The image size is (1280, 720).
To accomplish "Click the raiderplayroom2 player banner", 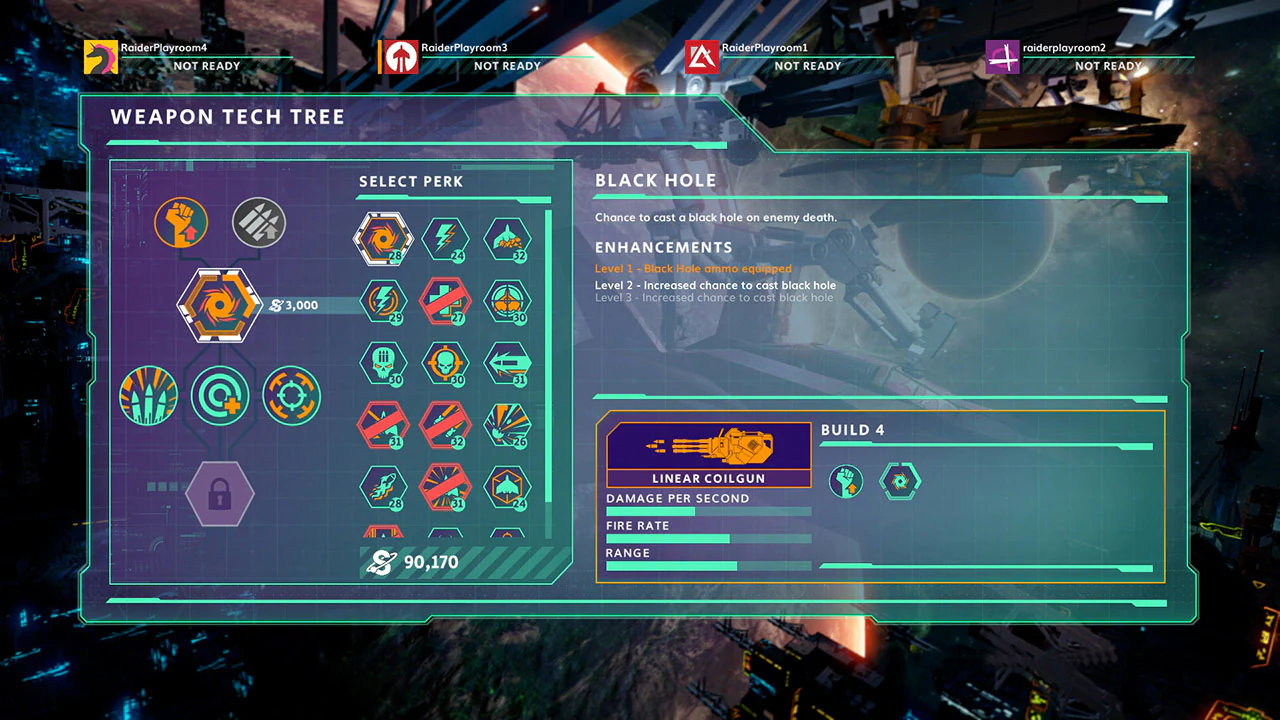I will point(1090,57).
